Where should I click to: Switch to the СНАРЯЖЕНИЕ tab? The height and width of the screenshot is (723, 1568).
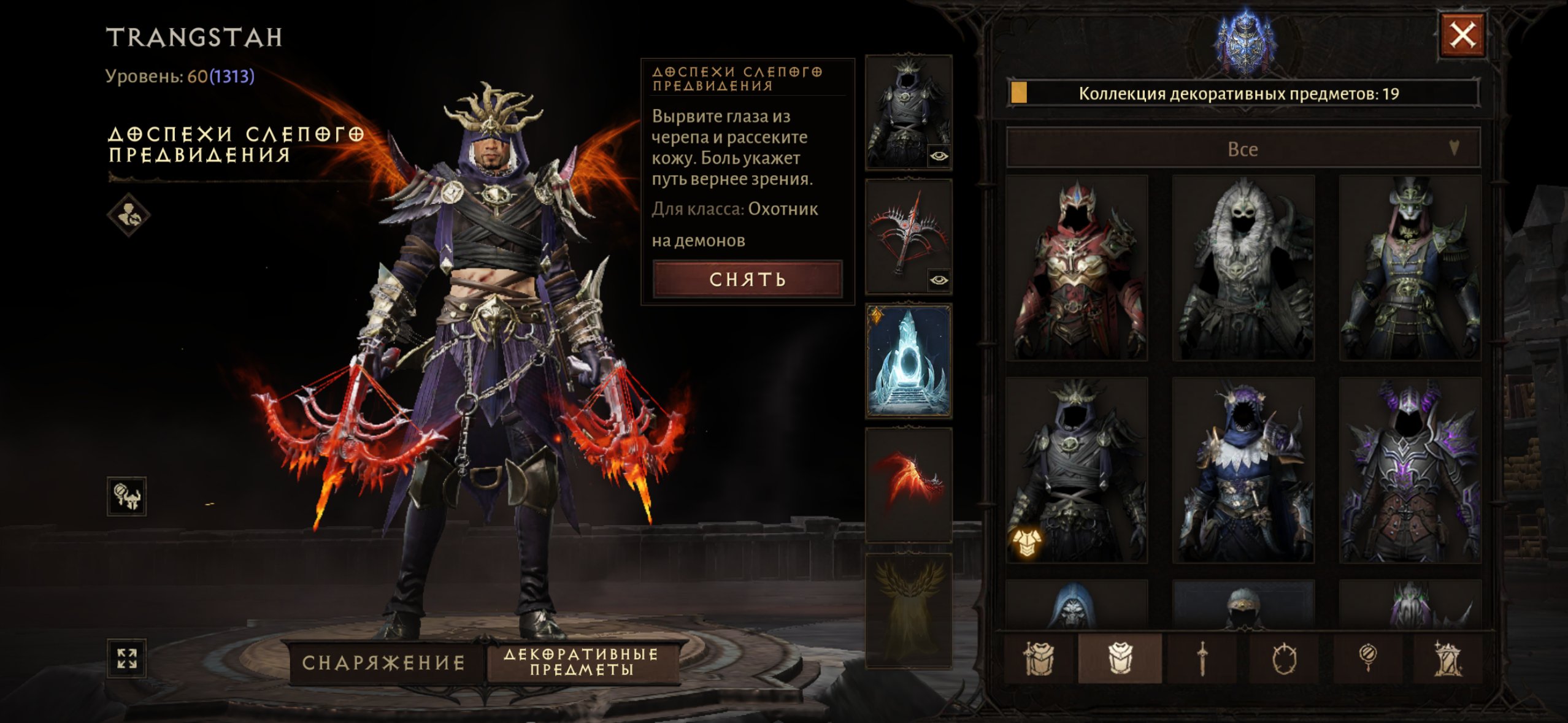coord(383,662)
